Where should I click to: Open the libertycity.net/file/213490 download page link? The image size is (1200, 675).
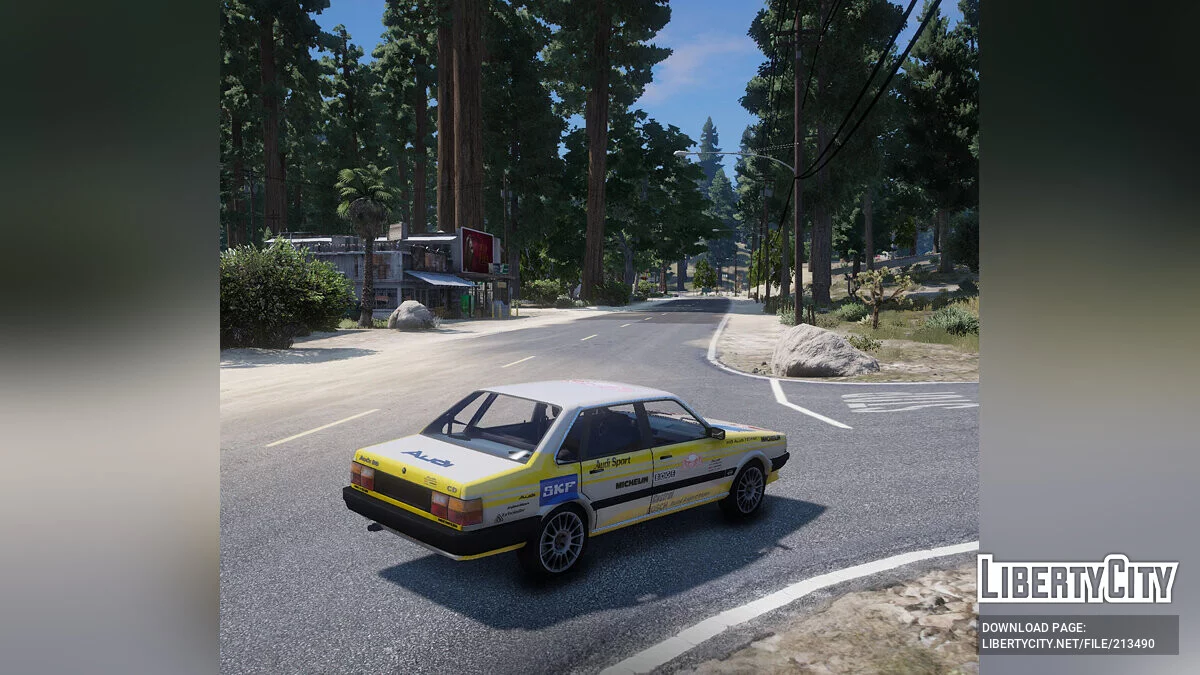point(1077,635)
